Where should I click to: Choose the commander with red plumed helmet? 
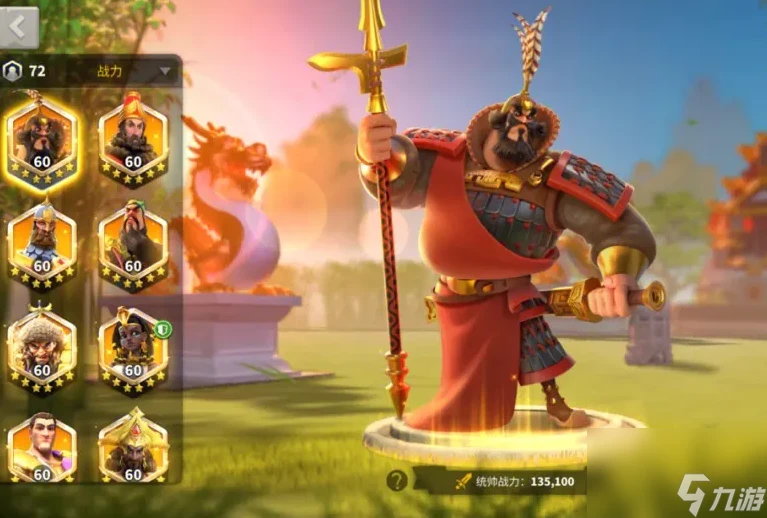(133, 138)
